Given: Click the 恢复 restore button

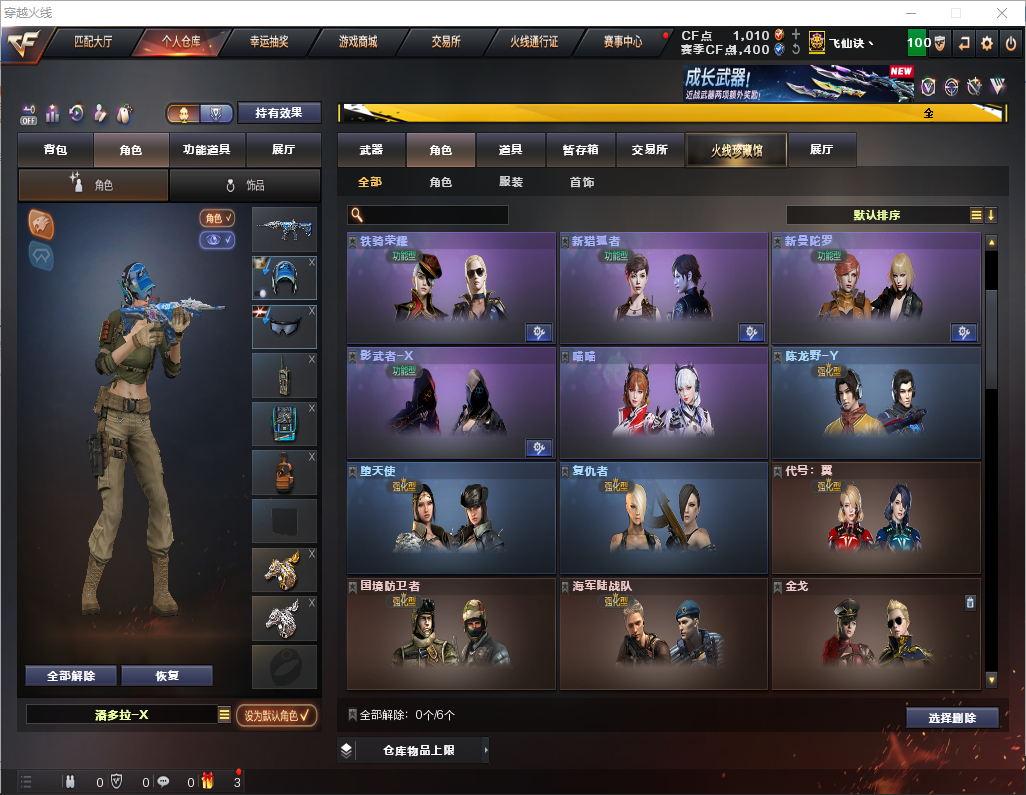Looking at the screenshot, I should pyautogui.click(x=167, y=676).
